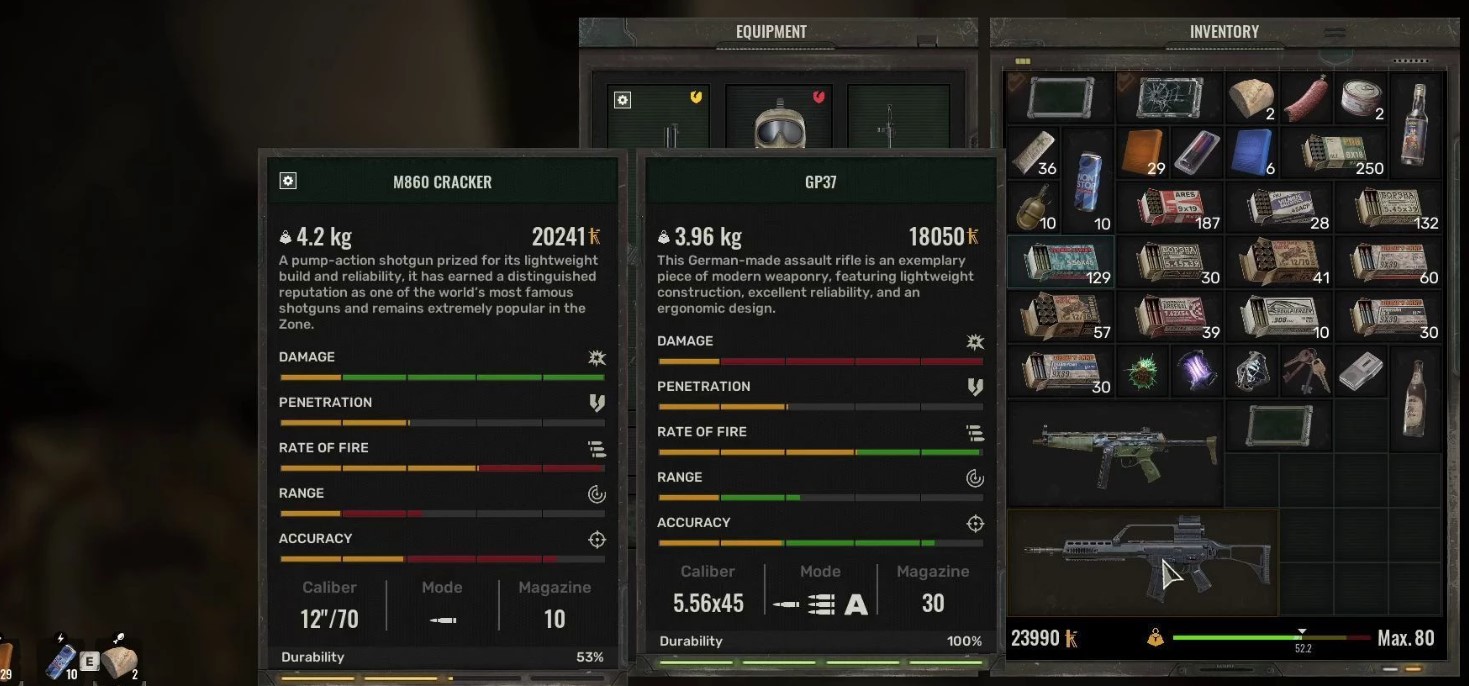This screenshot has width=1469, height=686.
Task: Select the bandage stack of 36
Action: (1032, 152)
